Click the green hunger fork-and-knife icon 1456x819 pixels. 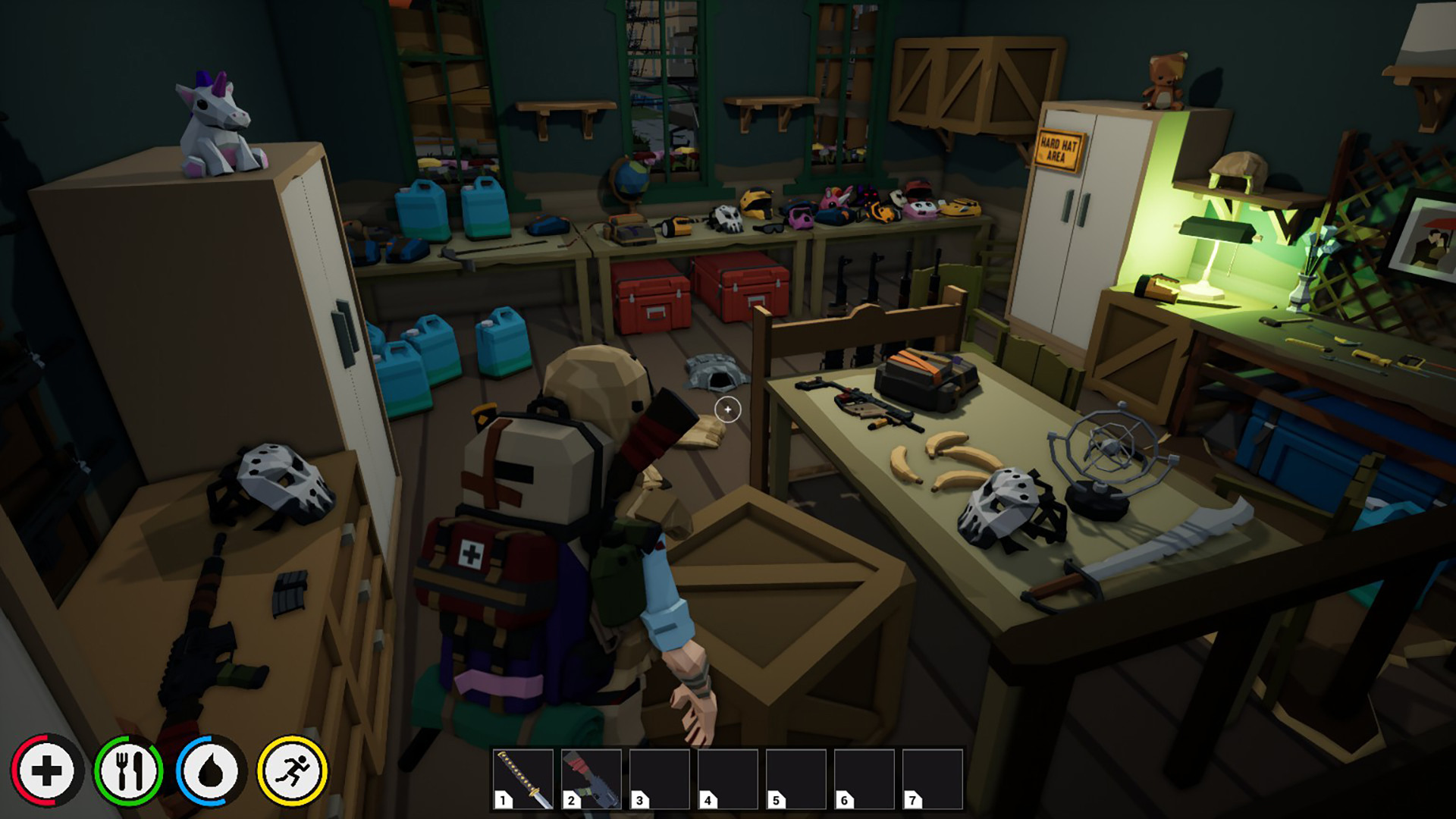130,770
